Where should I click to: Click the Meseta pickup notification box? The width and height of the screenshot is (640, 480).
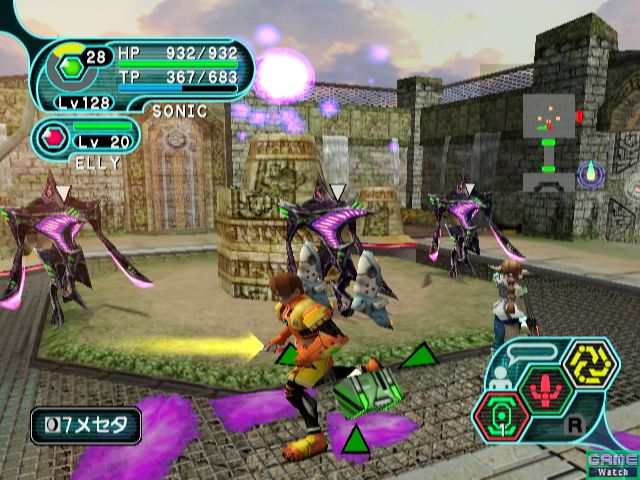(x=85, y=425)
